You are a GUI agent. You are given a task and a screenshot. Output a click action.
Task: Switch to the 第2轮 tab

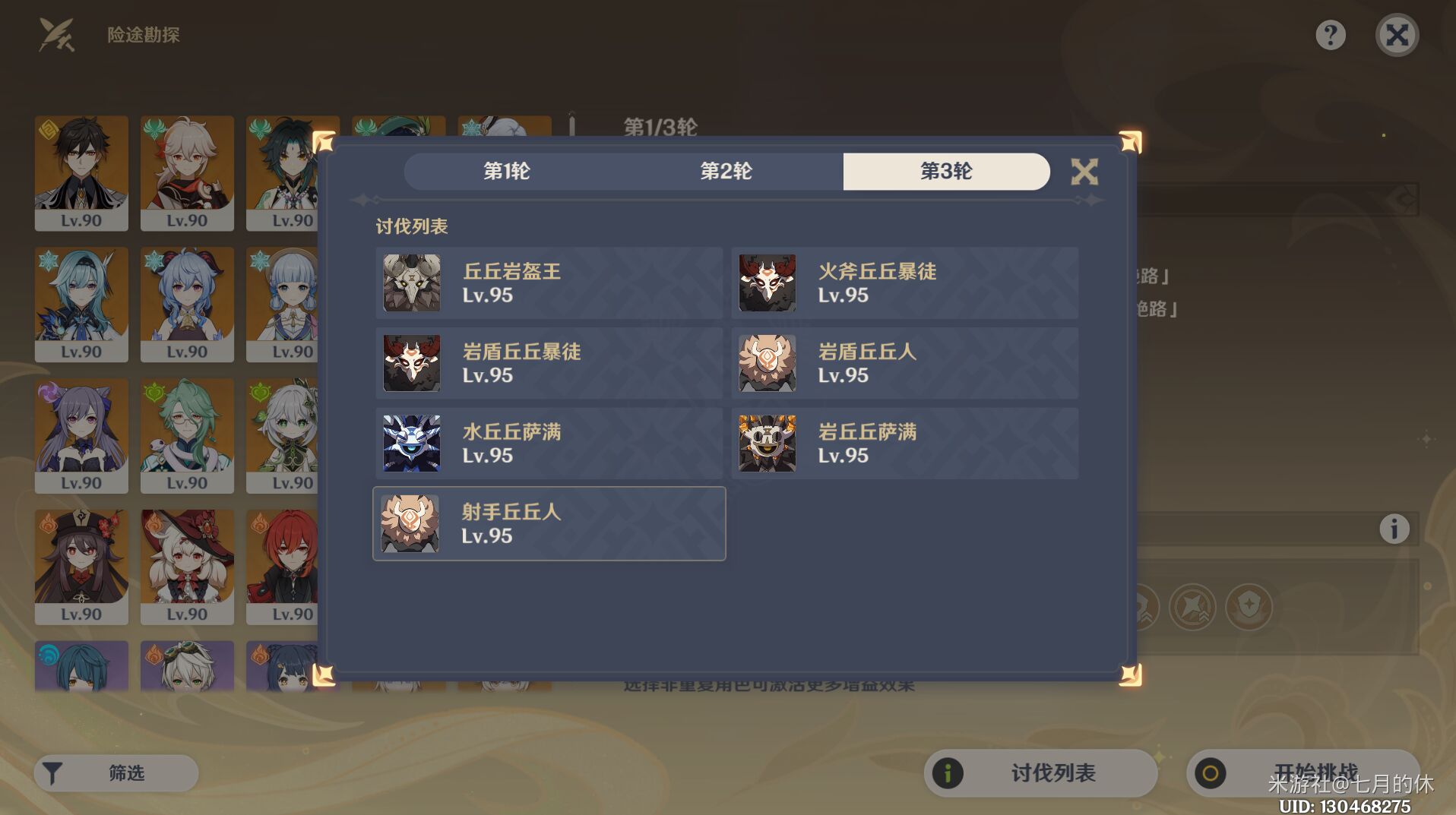(726, 172)
